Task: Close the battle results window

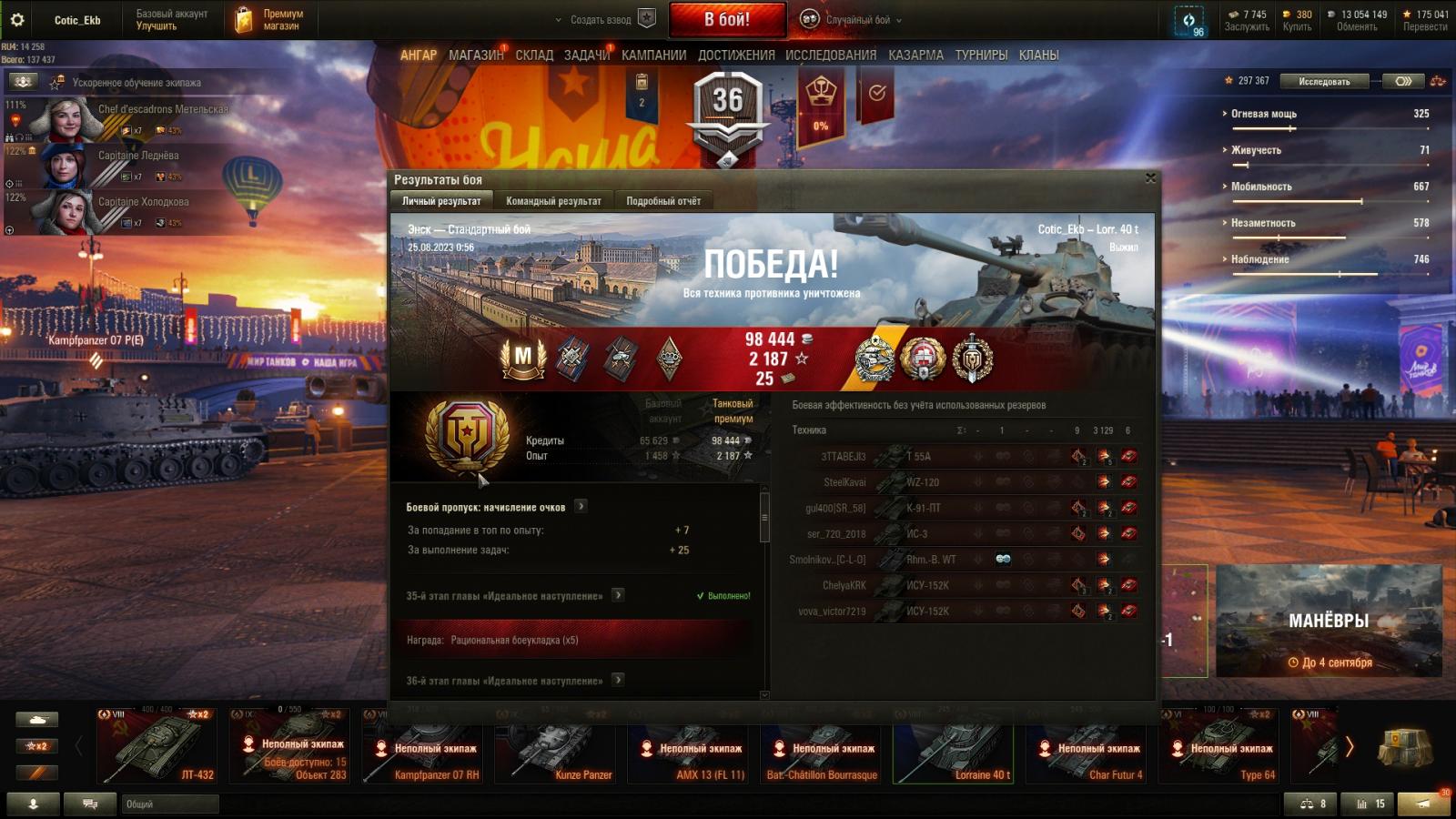Action: click(1150, 178)
